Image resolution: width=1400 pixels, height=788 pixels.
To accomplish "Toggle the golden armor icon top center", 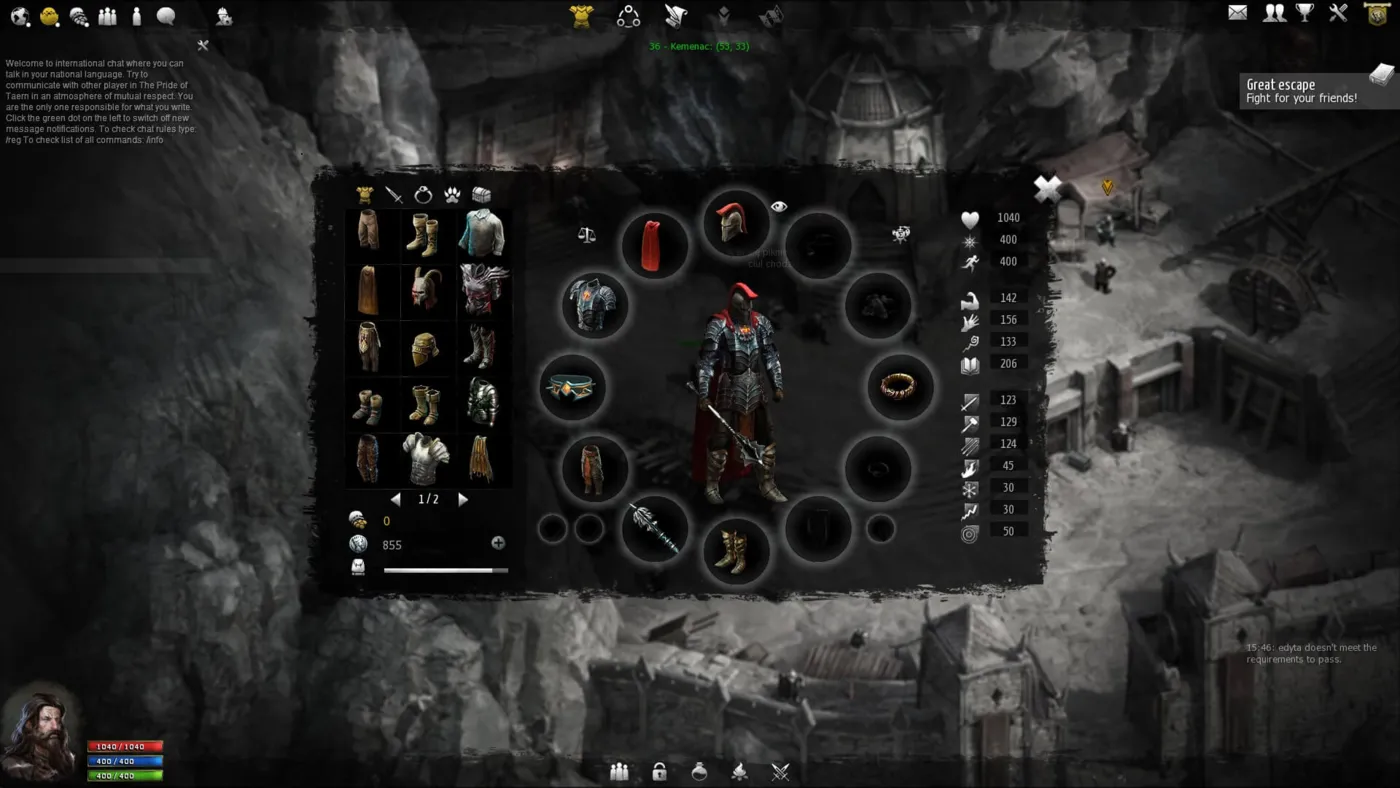I will point(579,15).
